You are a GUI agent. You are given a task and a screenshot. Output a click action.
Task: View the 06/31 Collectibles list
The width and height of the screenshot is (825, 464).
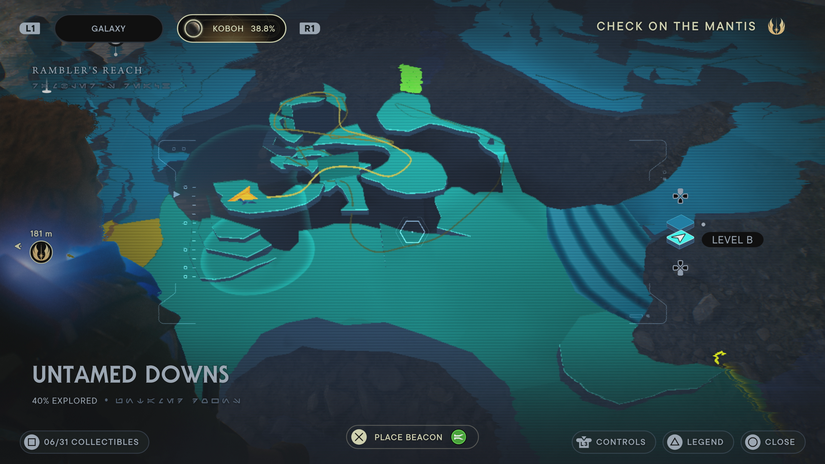pyautogui.click(x=85, y=442)
